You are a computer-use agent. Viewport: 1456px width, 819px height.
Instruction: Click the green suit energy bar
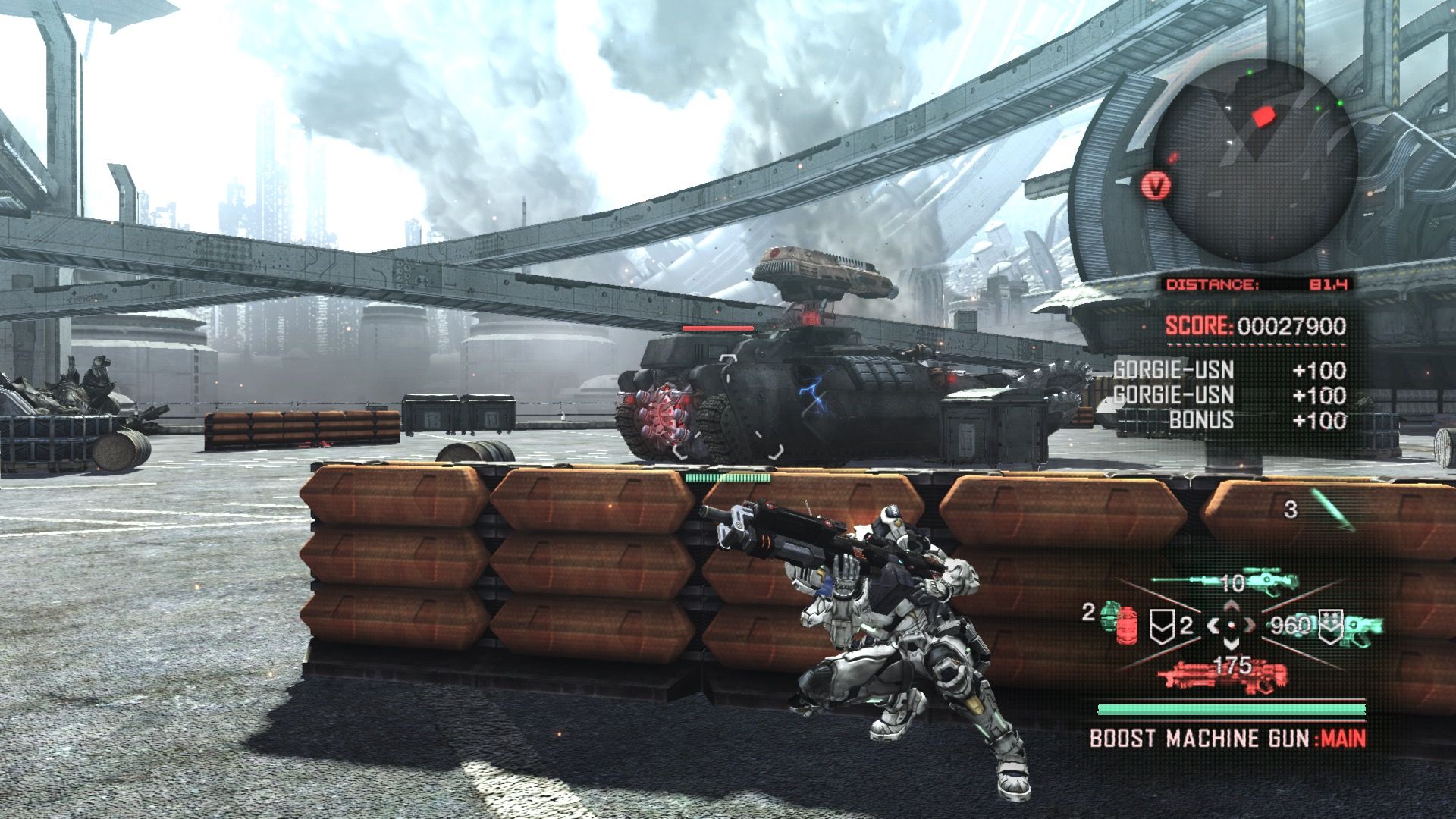(x=1231, y=708)
